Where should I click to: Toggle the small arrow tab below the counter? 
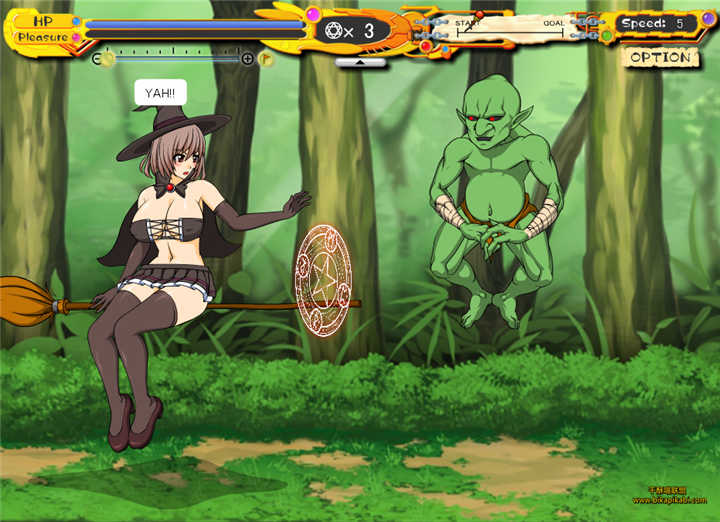pyautogui.click(x=360, y=62)
